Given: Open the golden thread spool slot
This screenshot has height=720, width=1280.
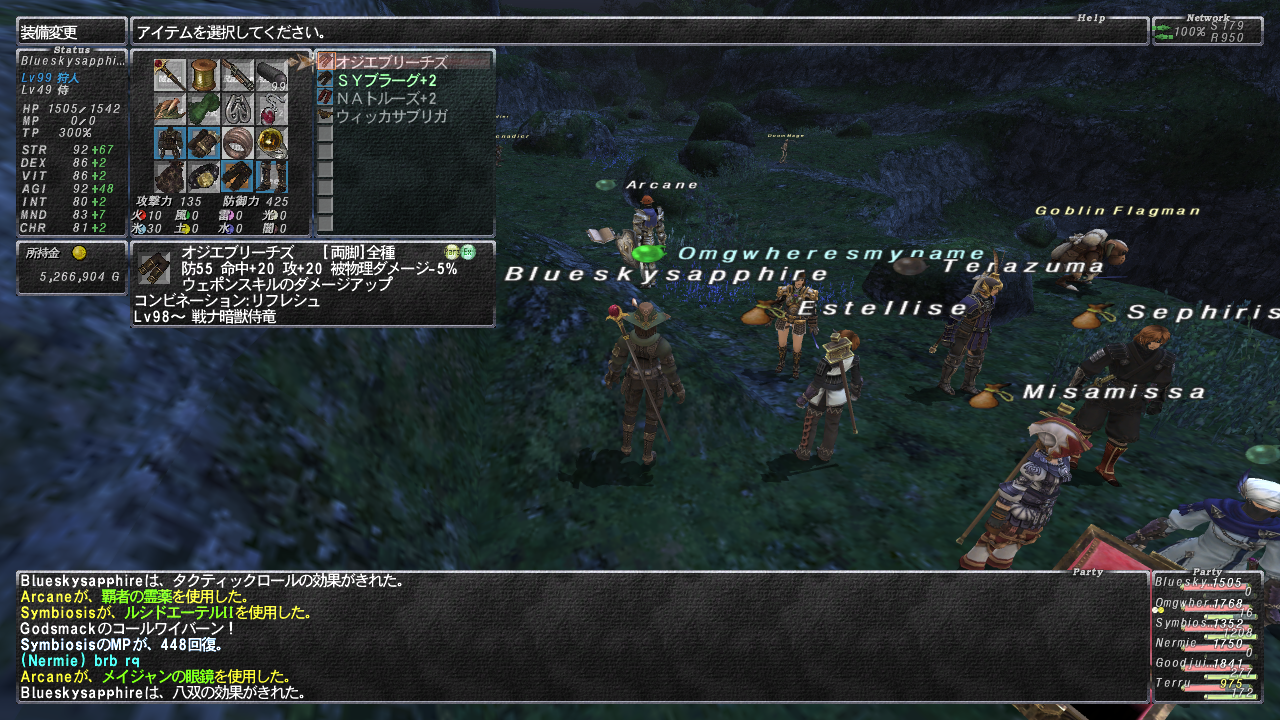Looking at the screenshot, I should tap(204, 75).
